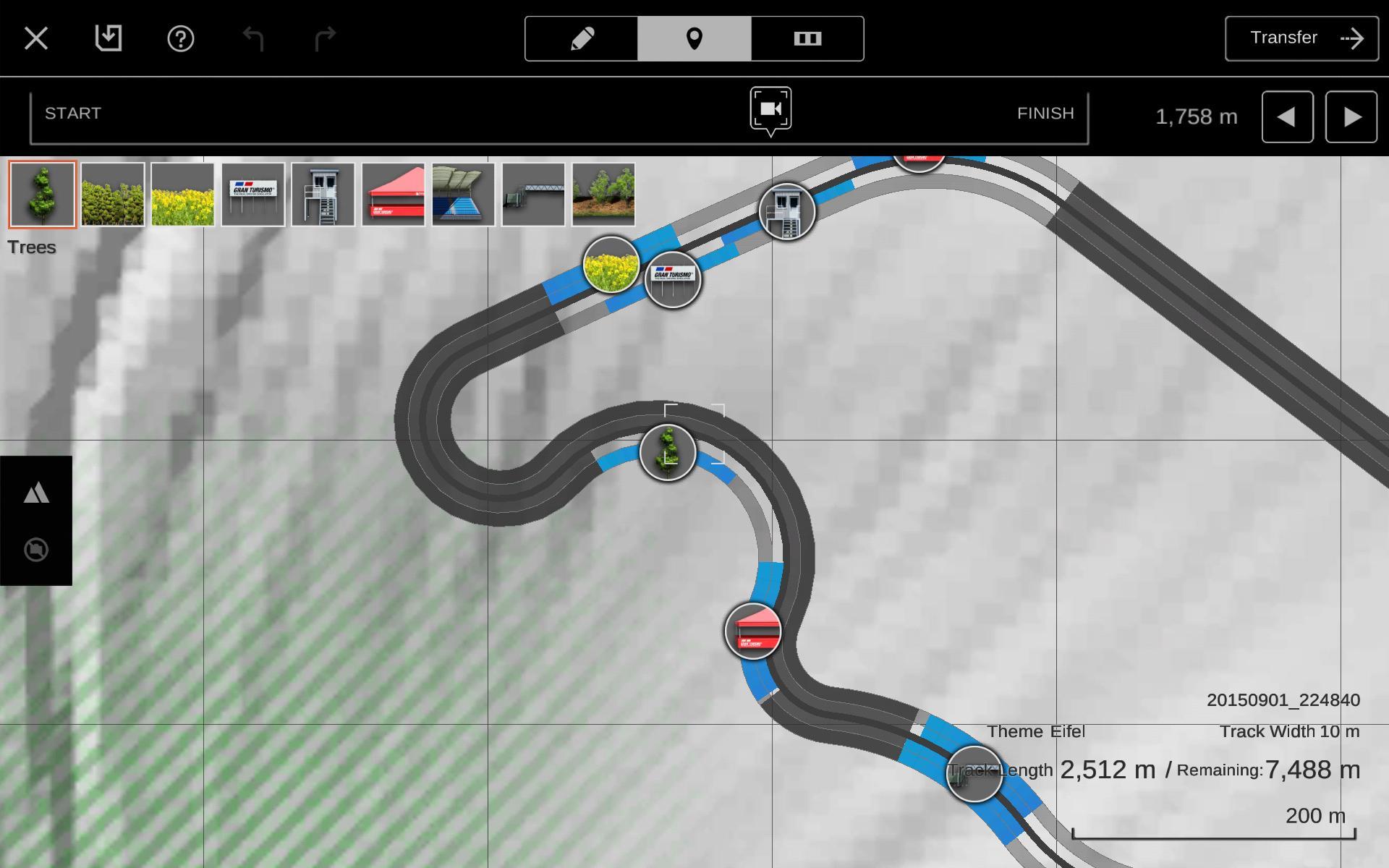The width and height of the screenshot is (1389, 868).
Task: Select the Save project icon
Action: point(109,38)
